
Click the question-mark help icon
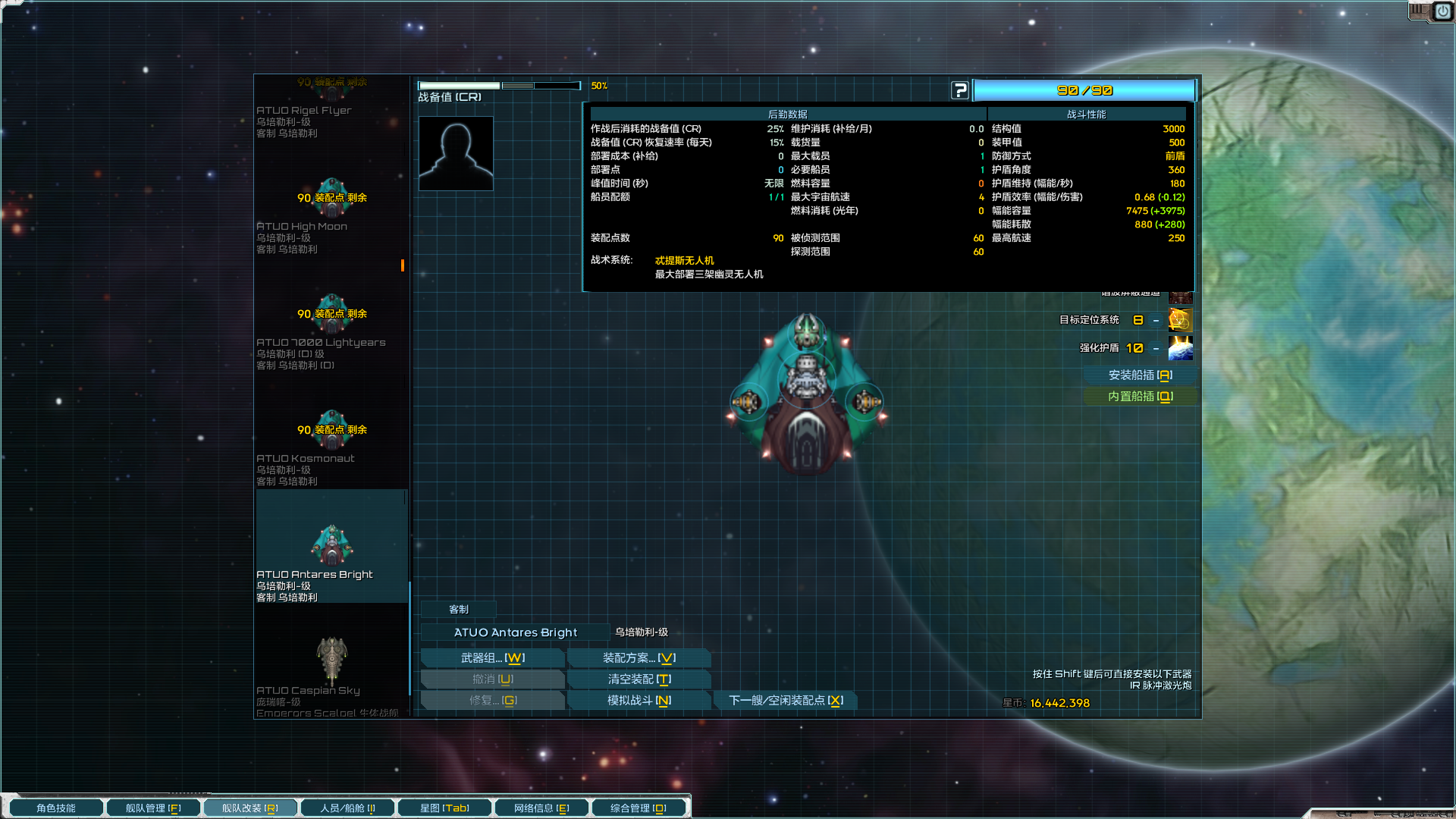tap(960, 89)
